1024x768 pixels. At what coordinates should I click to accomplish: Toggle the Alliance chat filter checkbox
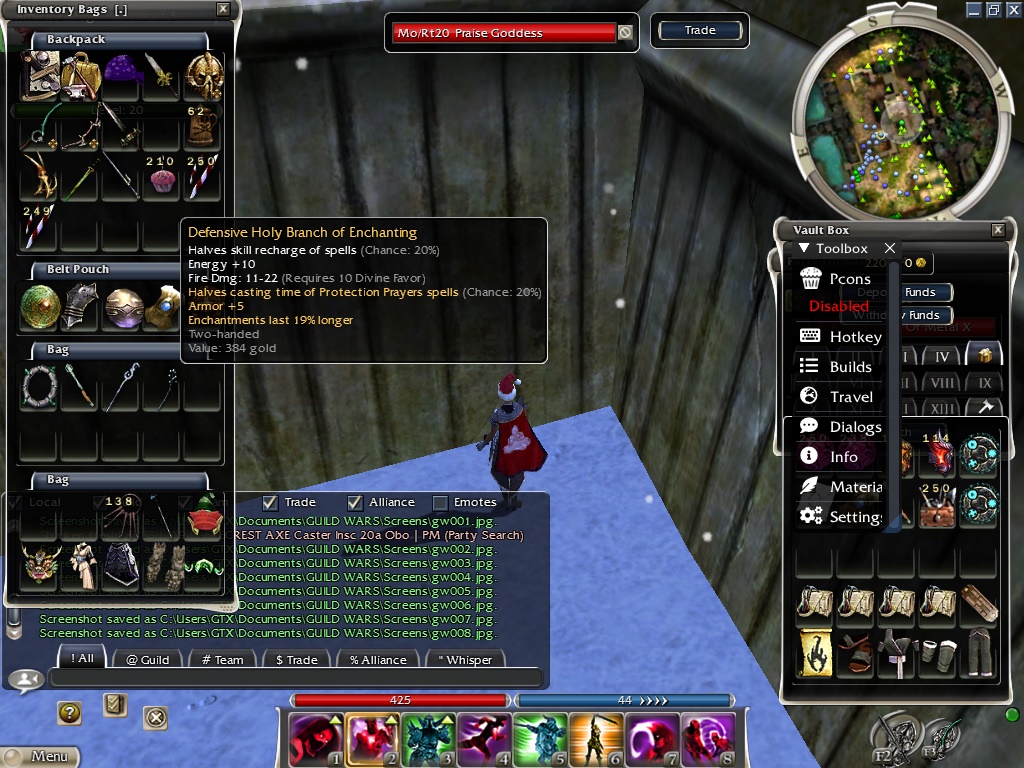tap(355, 502)
